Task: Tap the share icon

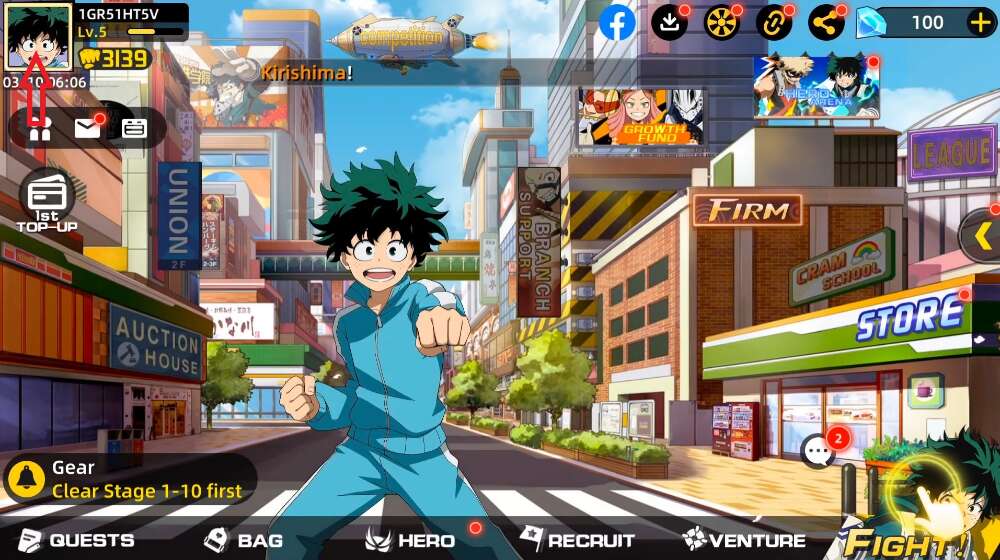Action: (825, 22)
